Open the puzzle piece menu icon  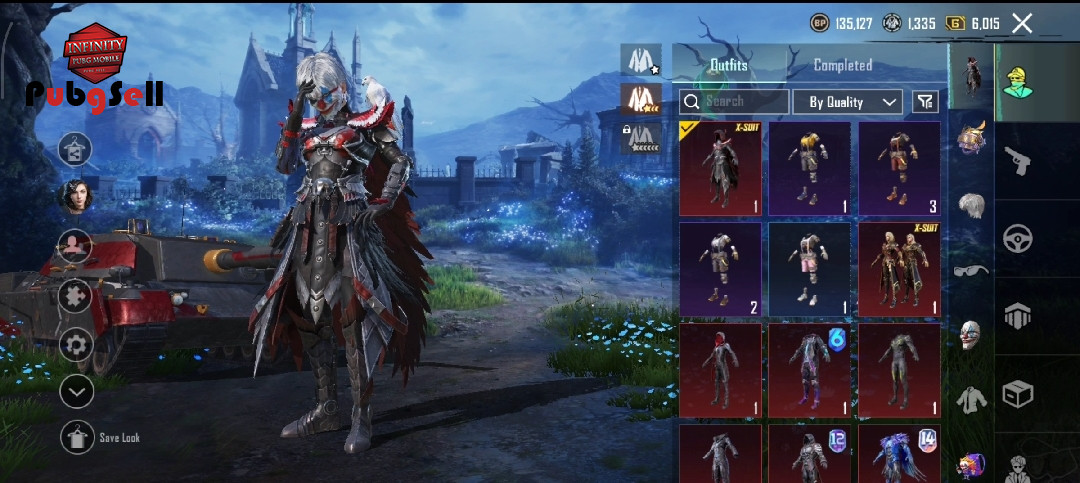(76, 297)
